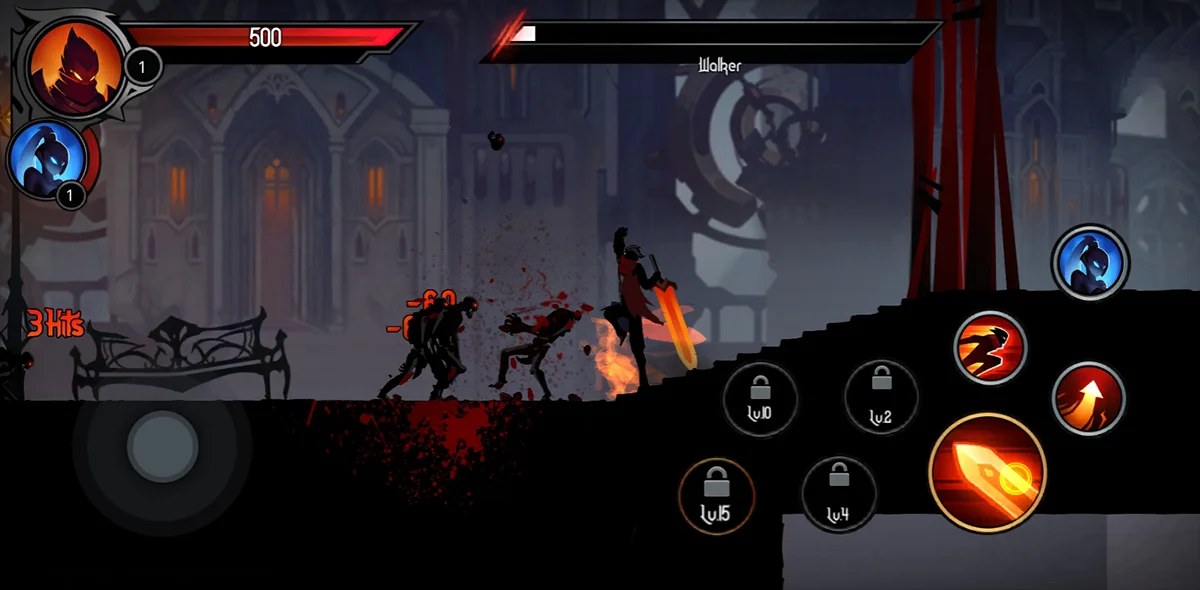Image resolution: width=1200 pixels, height=590 pixels.
Task: Activate the dash skill button
Action: tap(990, 348)
